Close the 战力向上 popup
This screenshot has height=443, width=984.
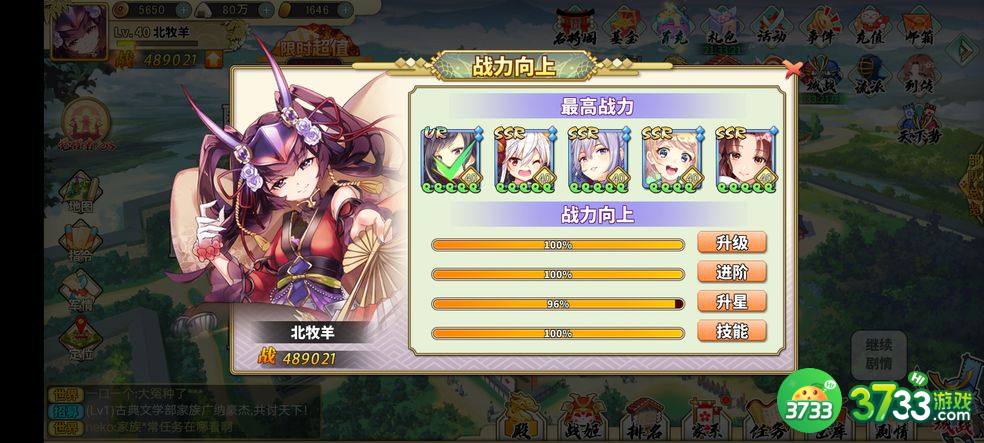coord(792,69)
